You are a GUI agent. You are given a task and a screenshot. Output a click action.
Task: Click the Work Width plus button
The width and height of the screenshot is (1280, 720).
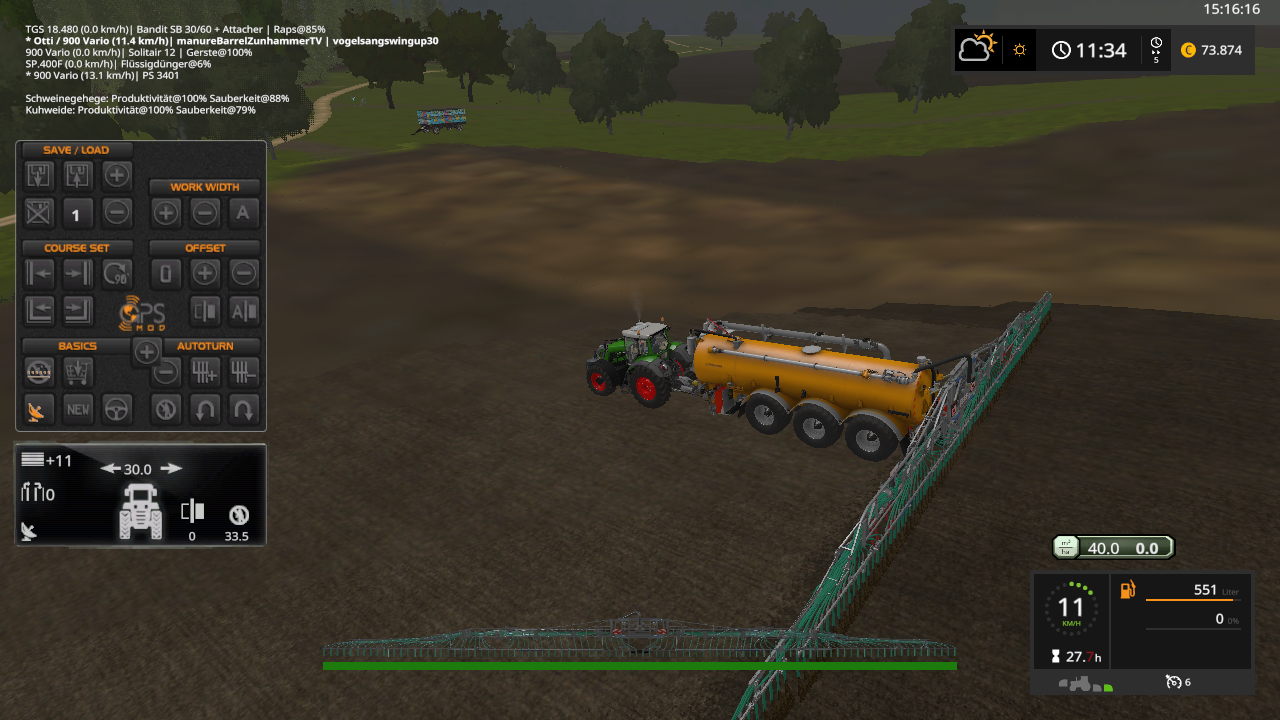pos(166,212)
